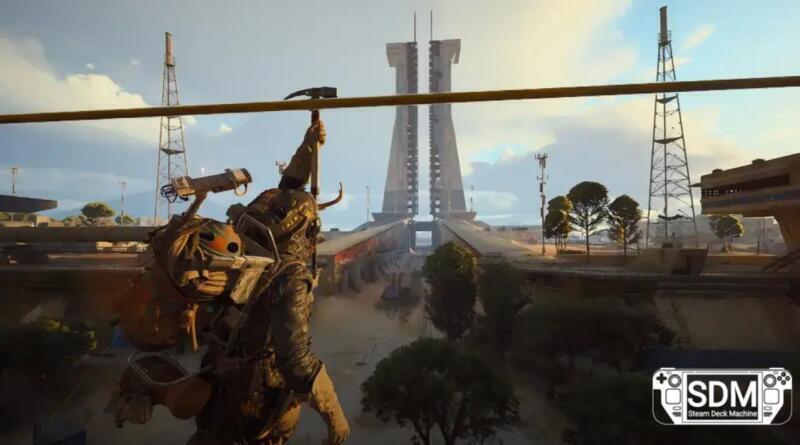800x445 pixels.
Task: Click the Steam Deck Machine SDM logo
Action: 721,396
